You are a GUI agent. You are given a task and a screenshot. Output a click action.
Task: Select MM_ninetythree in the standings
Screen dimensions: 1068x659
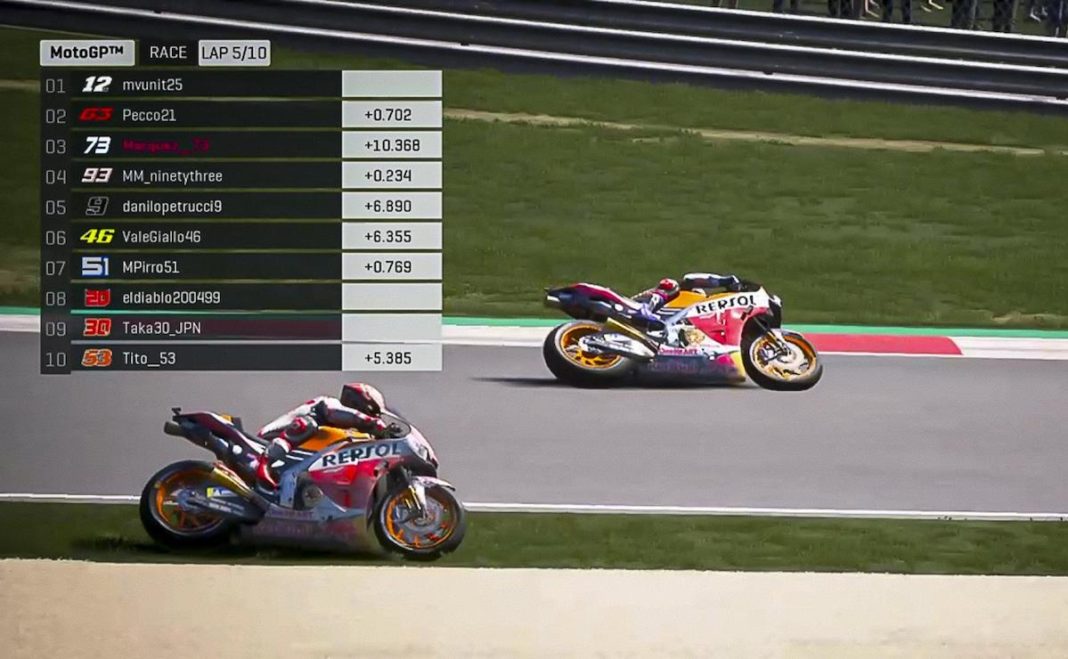[172, 176]
